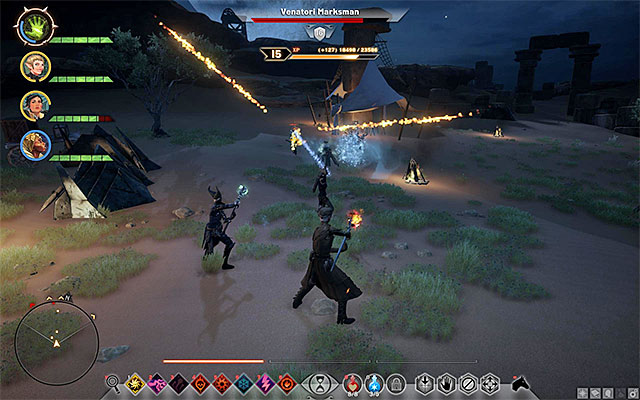Activate the four-arrow regroup command
640x400 pixels.
point(489,382)
